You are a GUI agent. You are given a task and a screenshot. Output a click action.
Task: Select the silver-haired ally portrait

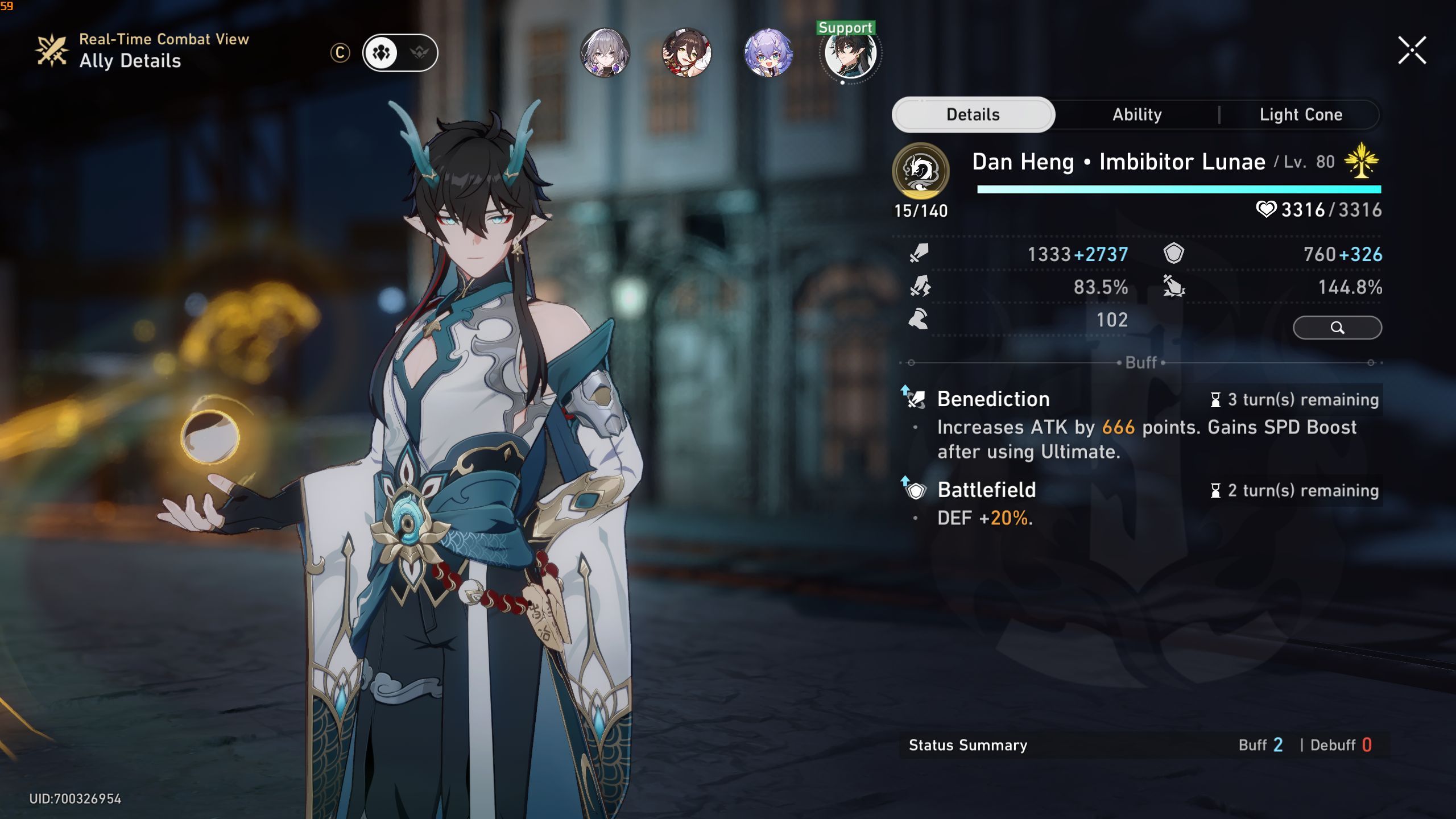point(605,53)
